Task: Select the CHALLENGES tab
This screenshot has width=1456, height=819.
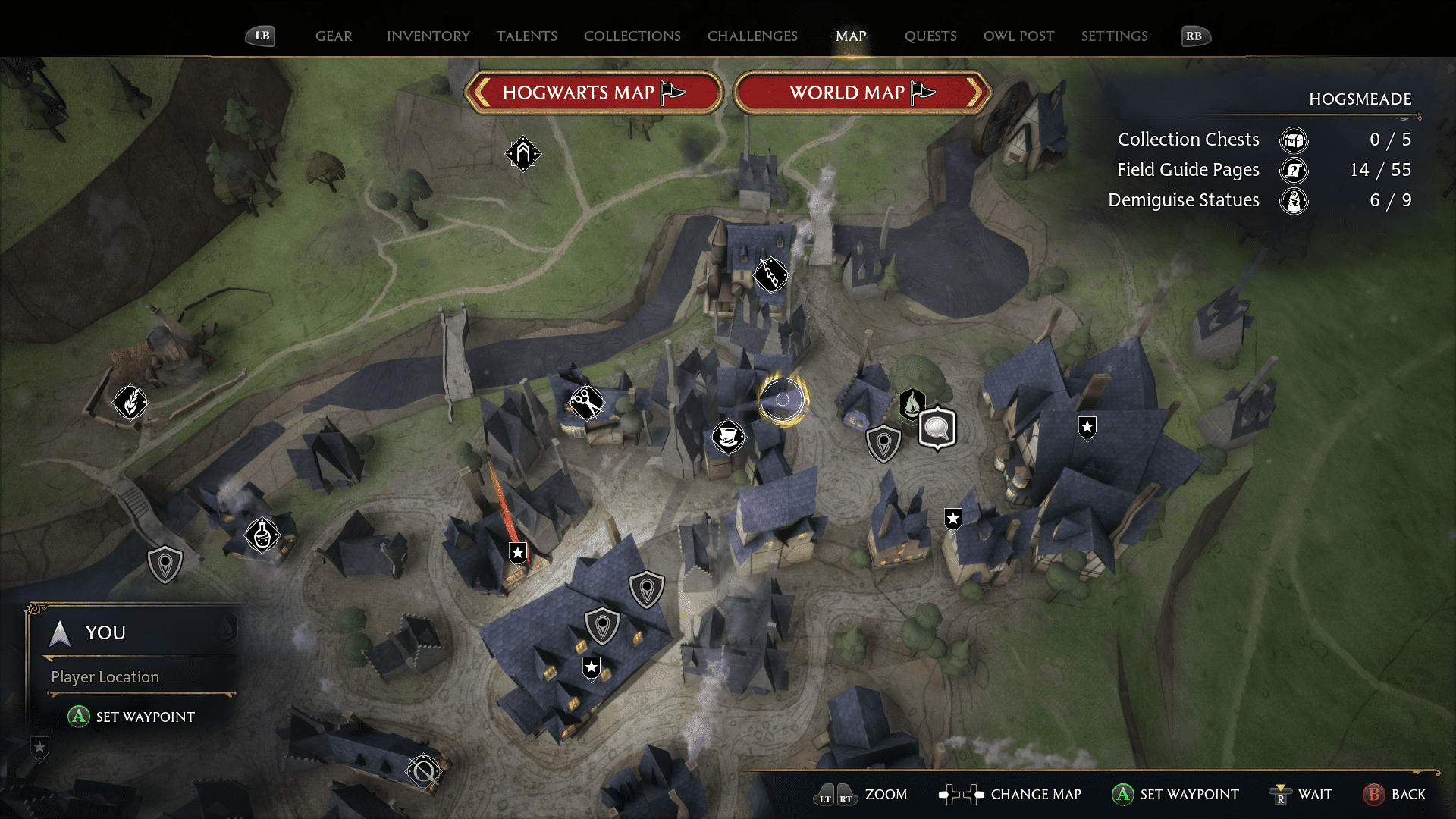Action: coord(752,36)
